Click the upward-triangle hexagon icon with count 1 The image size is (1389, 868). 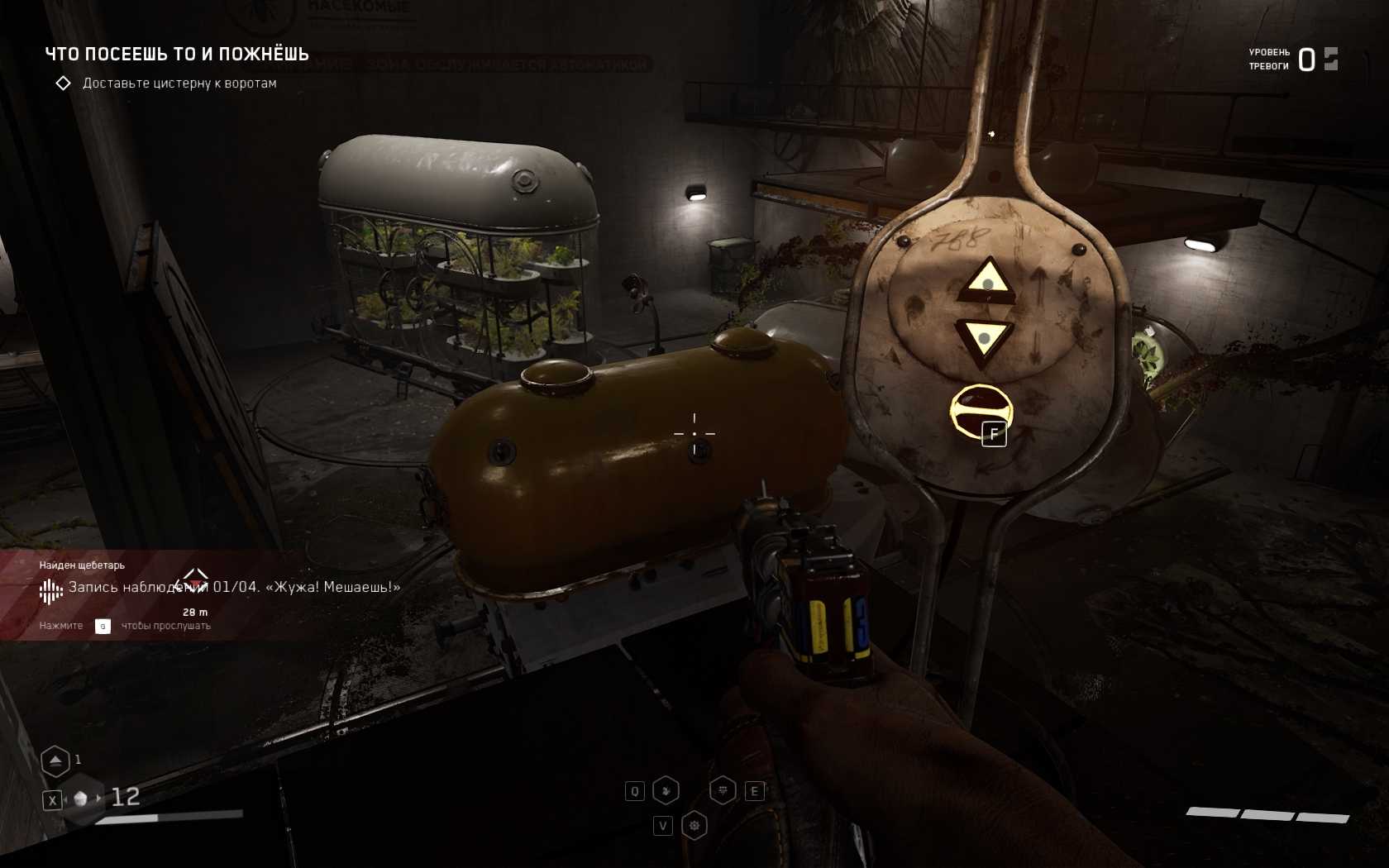point(55,761)
